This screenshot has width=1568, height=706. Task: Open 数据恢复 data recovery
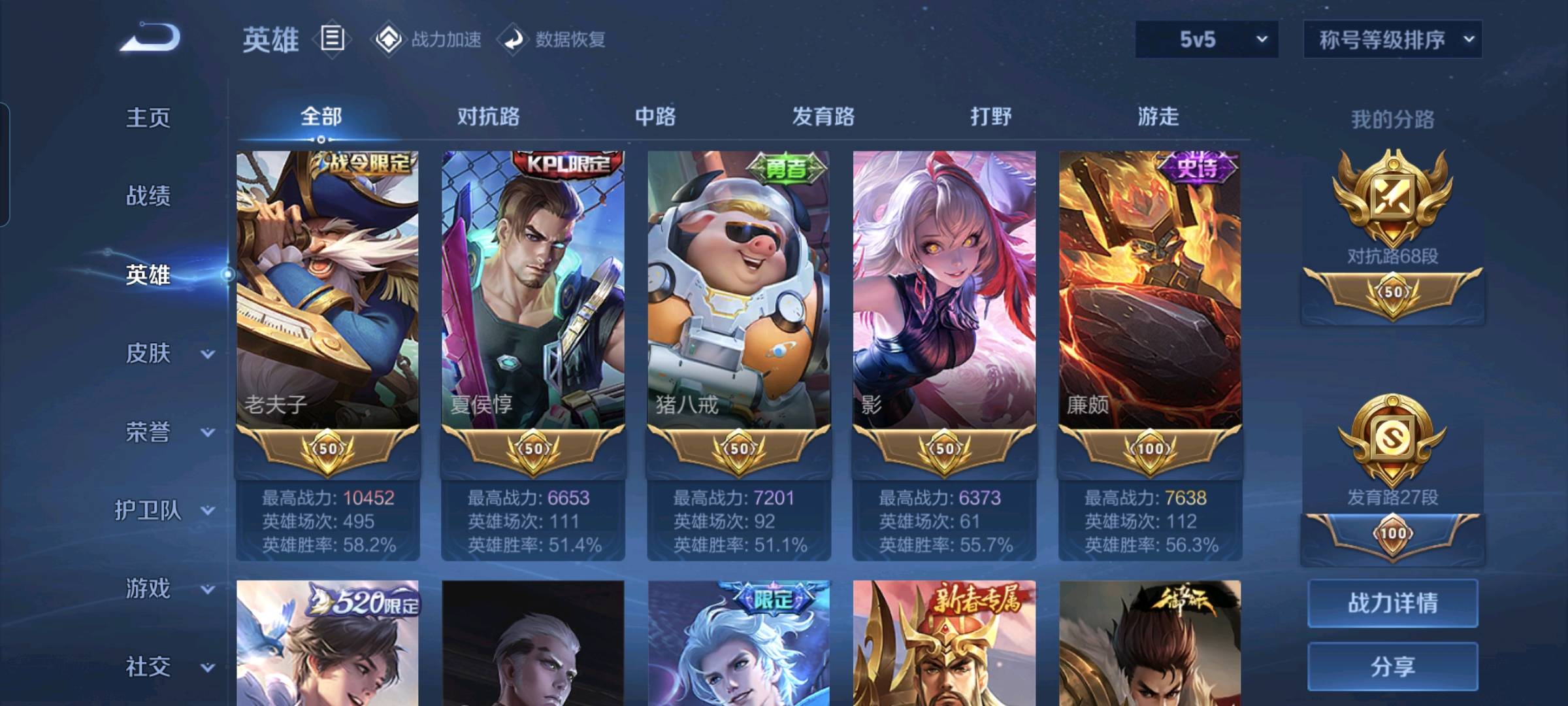pyautogui.click(x=553, y=39)
